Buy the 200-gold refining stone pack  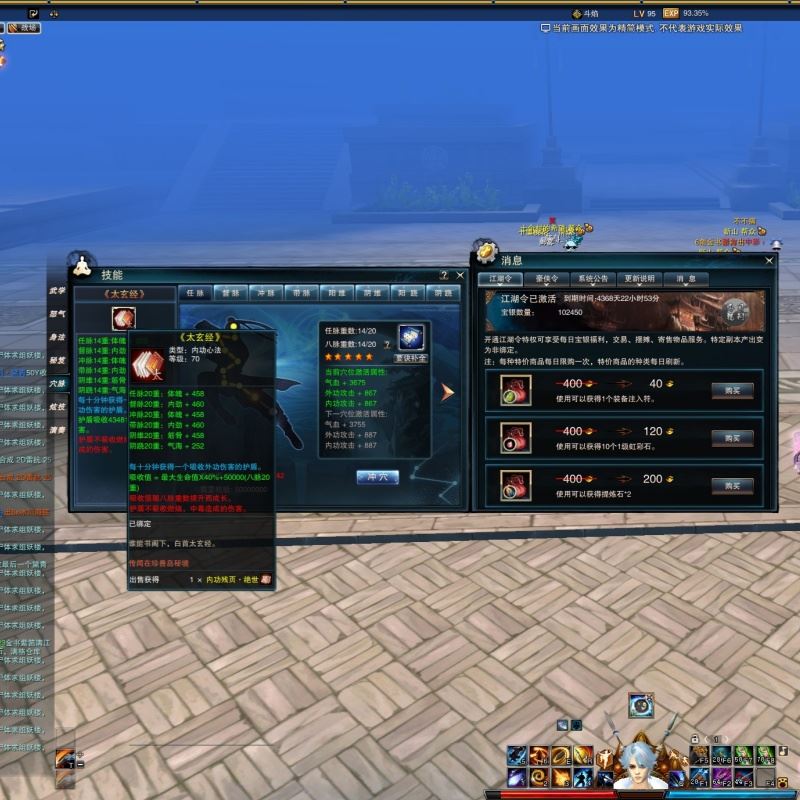click(x=732, y=485)
